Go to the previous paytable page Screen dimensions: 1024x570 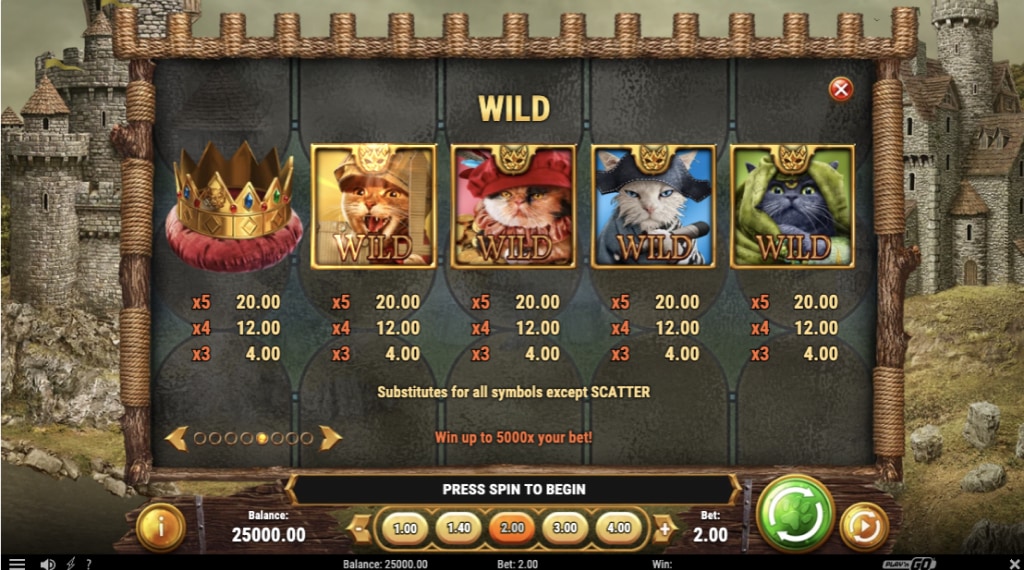(177, 437)
